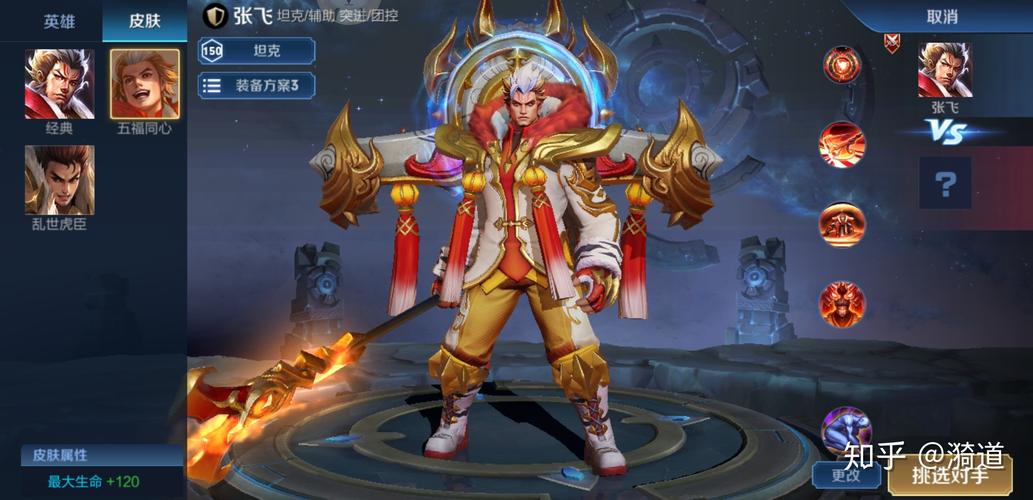
Task: Click the 取消 cancel button
Action: click(x=942, y=16)
